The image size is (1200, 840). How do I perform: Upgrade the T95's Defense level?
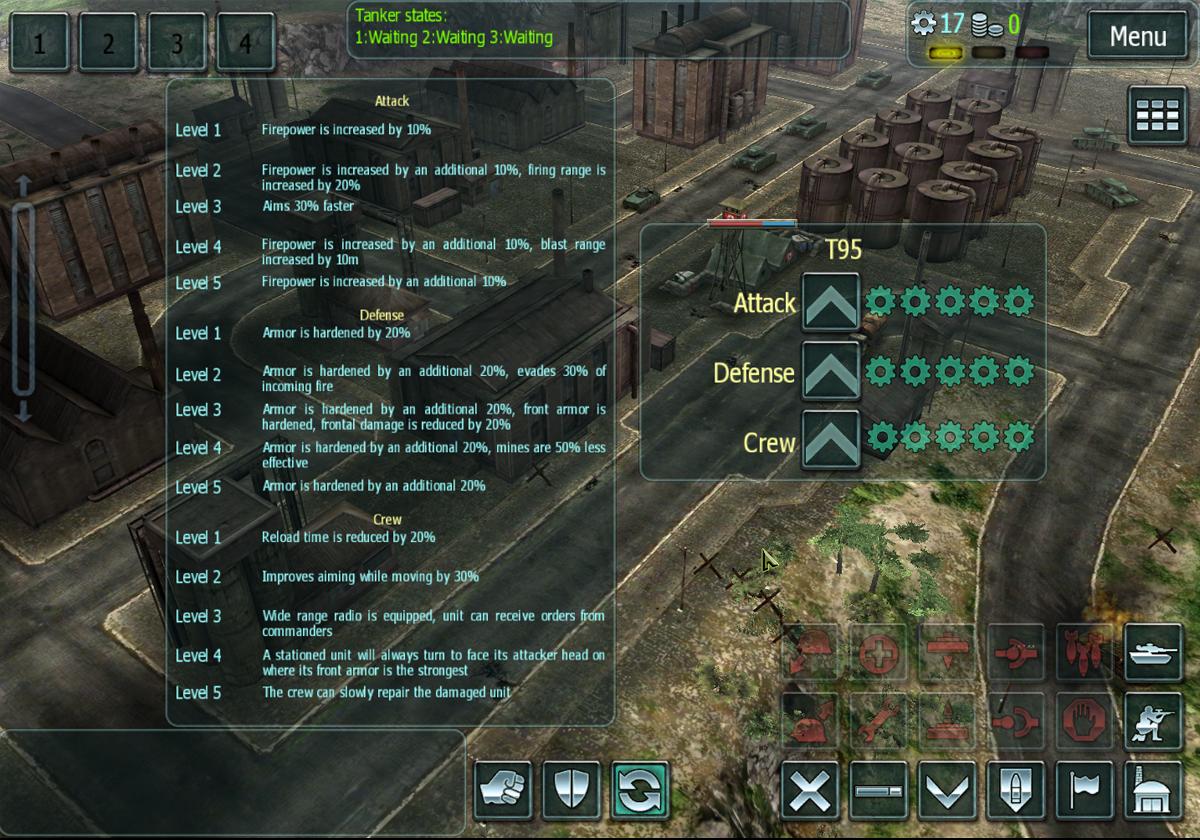830,371
